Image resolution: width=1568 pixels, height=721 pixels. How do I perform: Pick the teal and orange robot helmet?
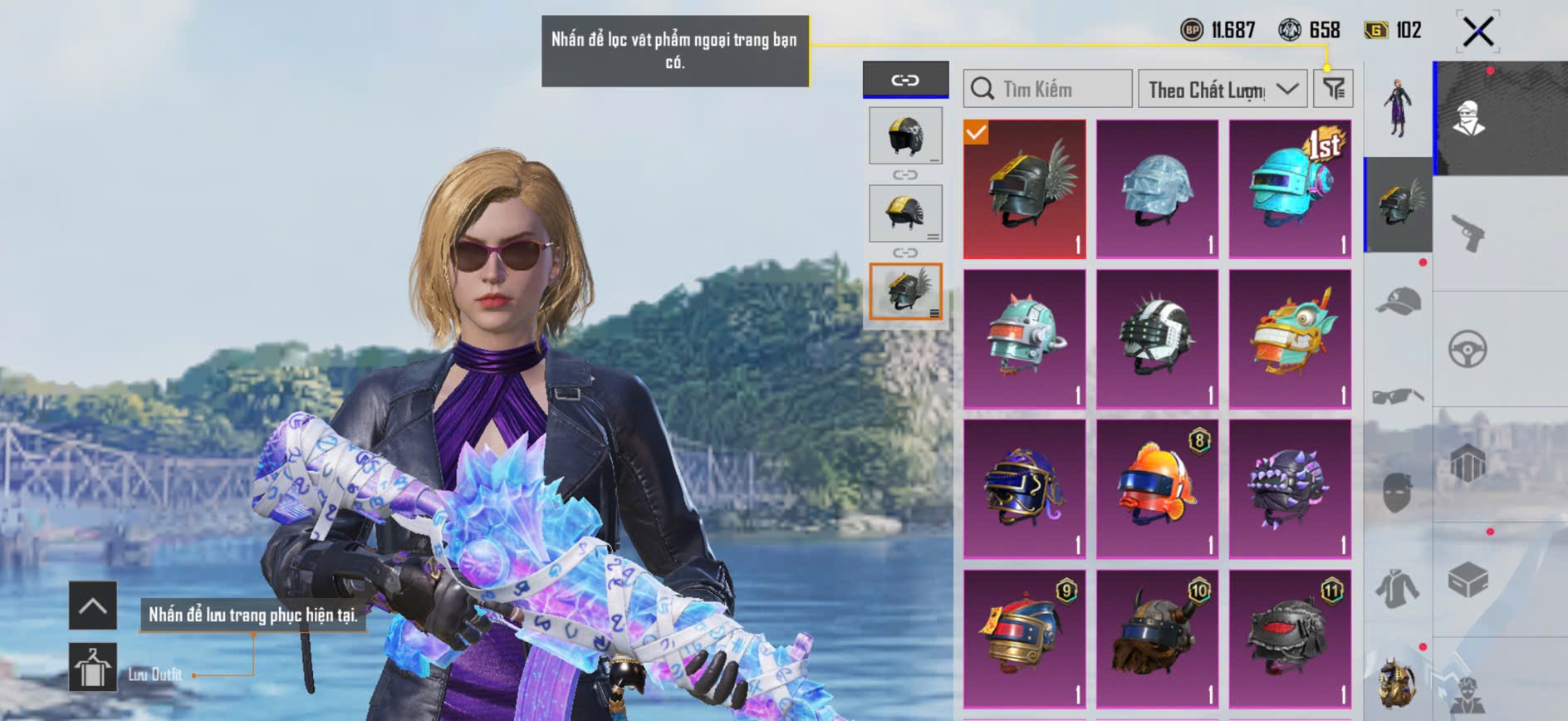coord(1025,339)
